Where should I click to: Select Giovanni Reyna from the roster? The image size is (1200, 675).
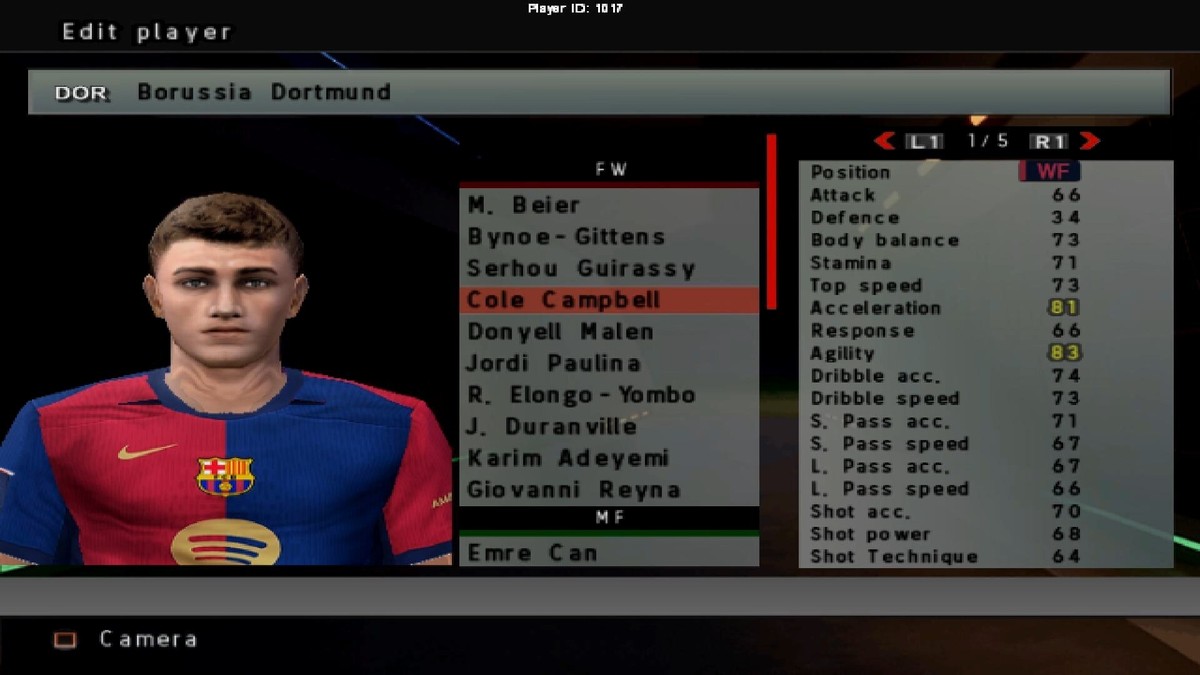tap(608, 490)
